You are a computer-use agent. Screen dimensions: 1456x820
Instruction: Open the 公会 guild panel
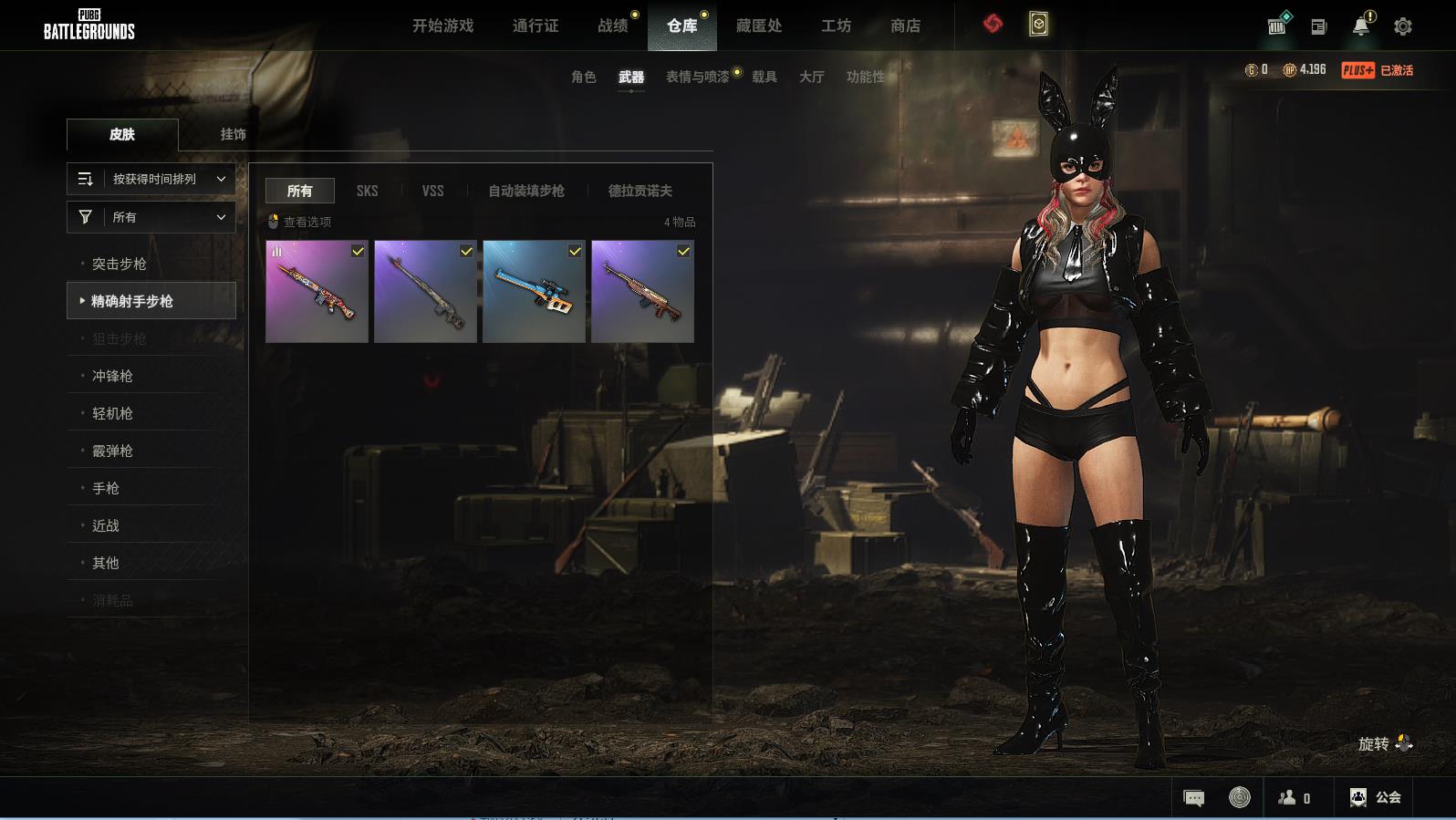1376,797
